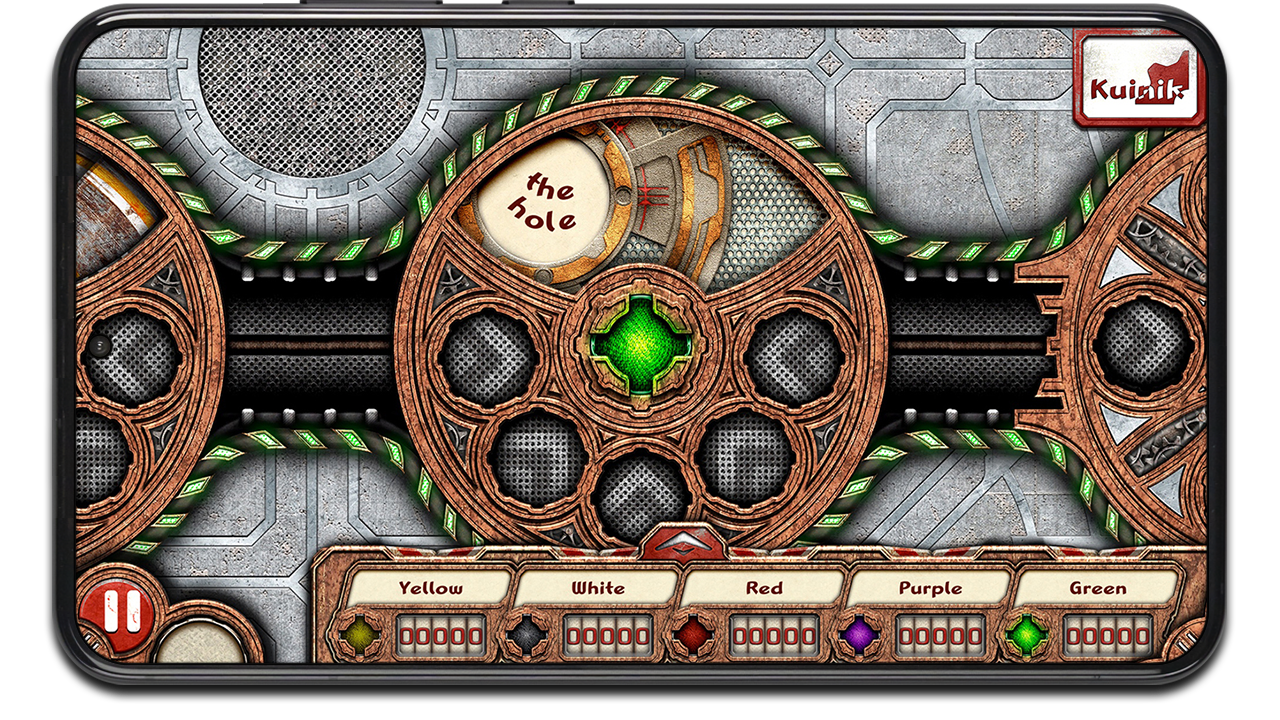The height and width of the screenshot is (720, 1280).
Task: Choose the Red player label
Action: point(764,588)
